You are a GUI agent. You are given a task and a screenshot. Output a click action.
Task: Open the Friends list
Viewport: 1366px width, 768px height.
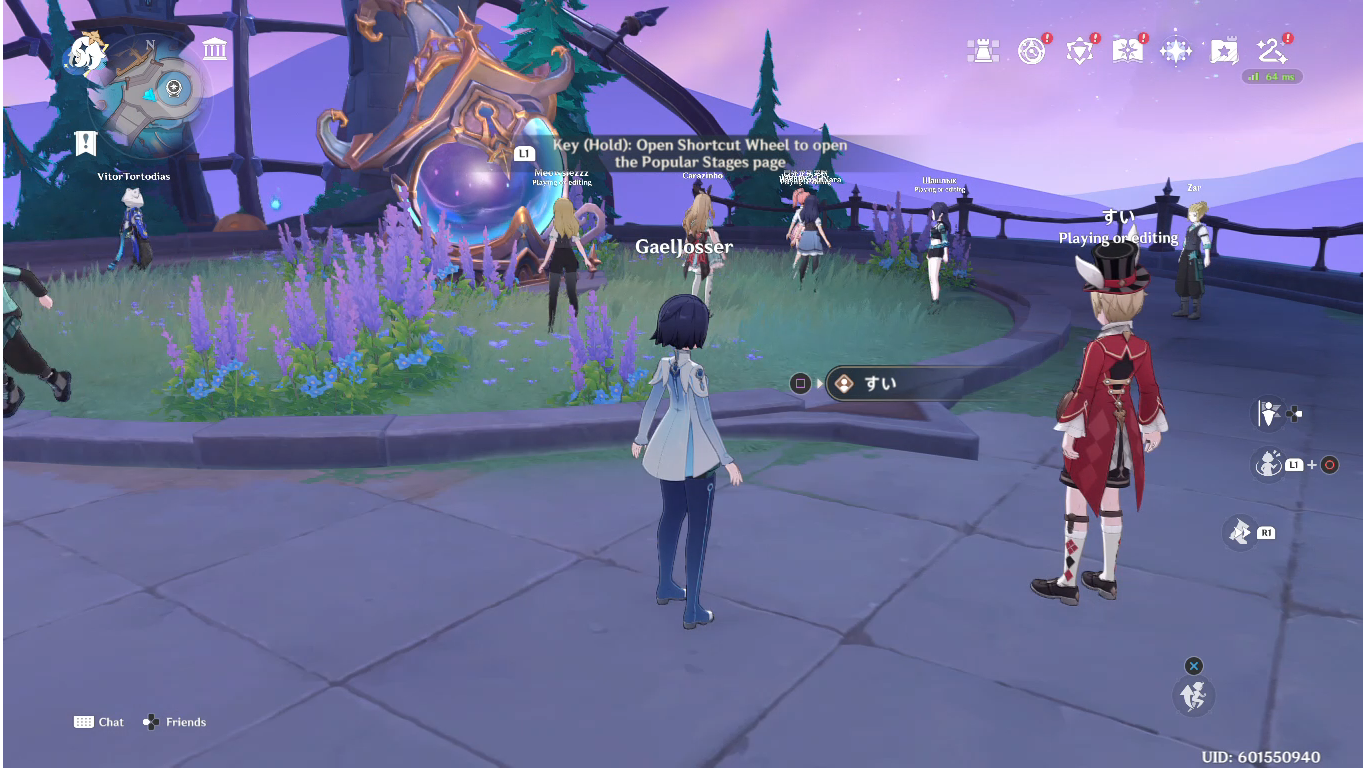point(175,722)
